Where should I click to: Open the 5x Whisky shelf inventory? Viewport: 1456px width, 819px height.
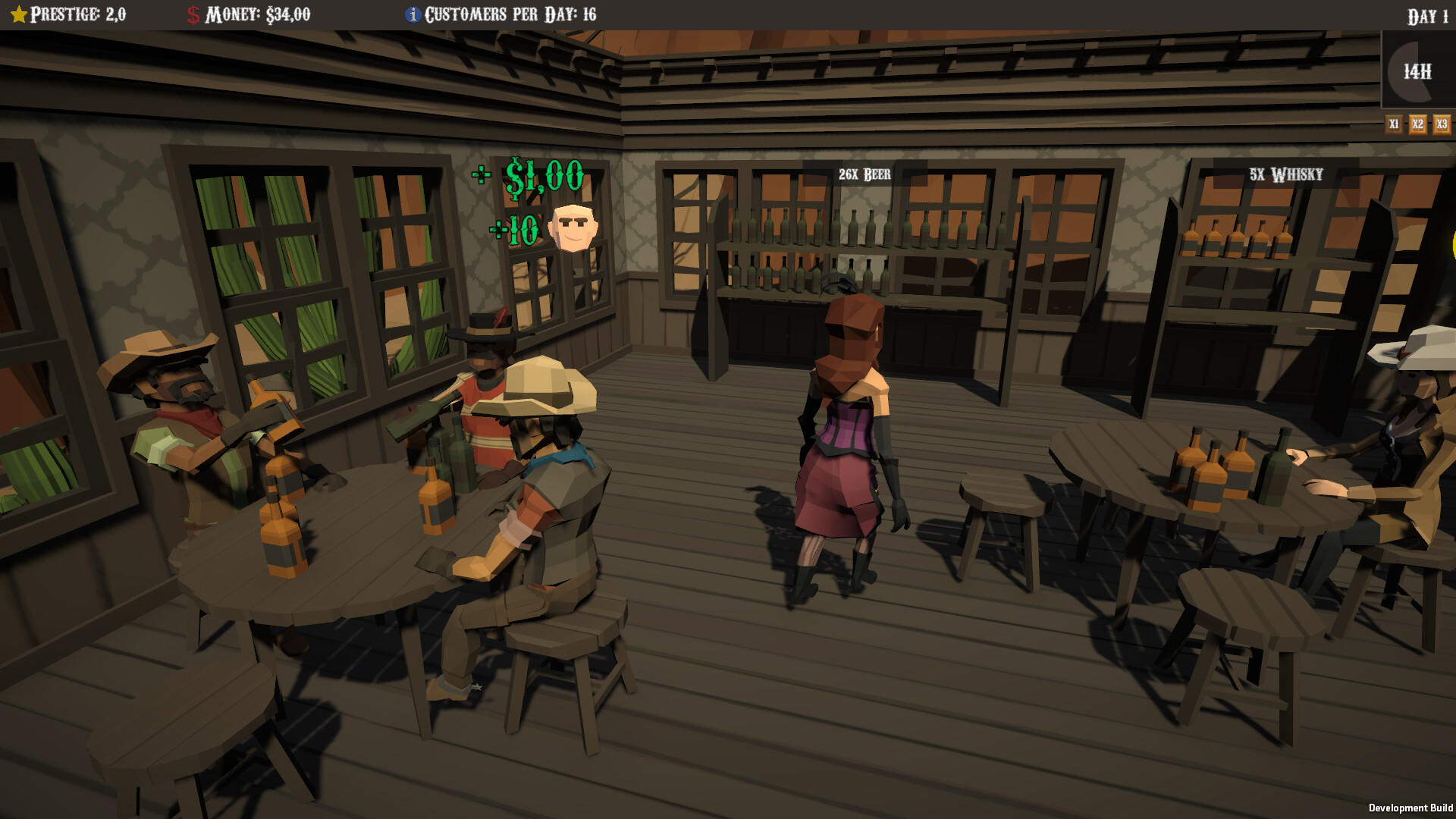(1285, 174)
